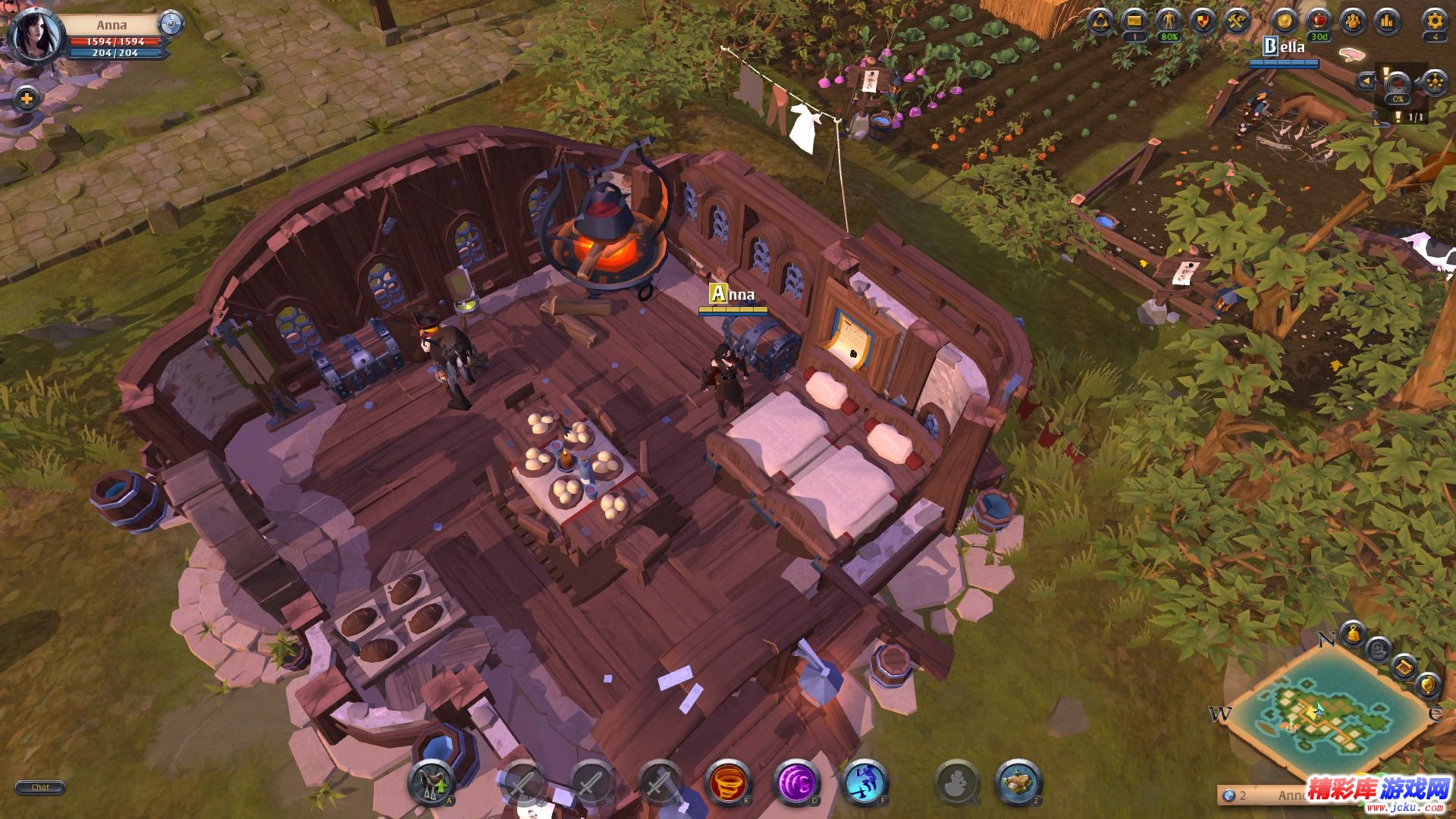The image size is (1456, 819).
Task: Open the Chat panel
Action: click(x=40, y=787)
